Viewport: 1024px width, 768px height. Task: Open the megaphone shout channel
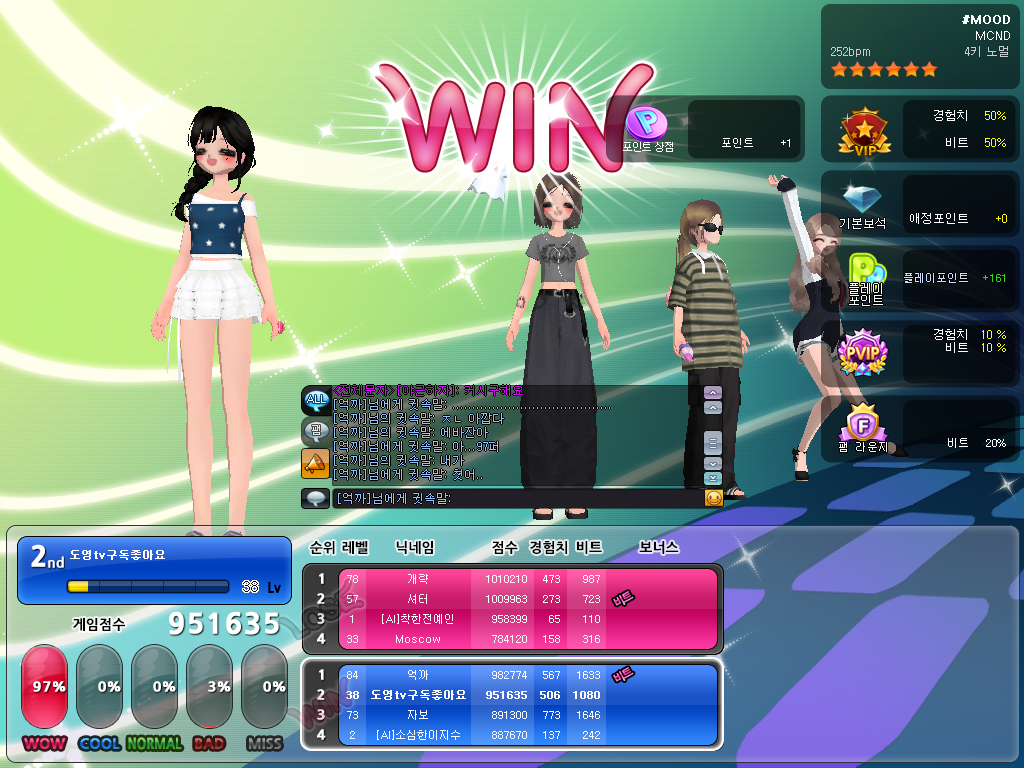(x=315, y=463)
